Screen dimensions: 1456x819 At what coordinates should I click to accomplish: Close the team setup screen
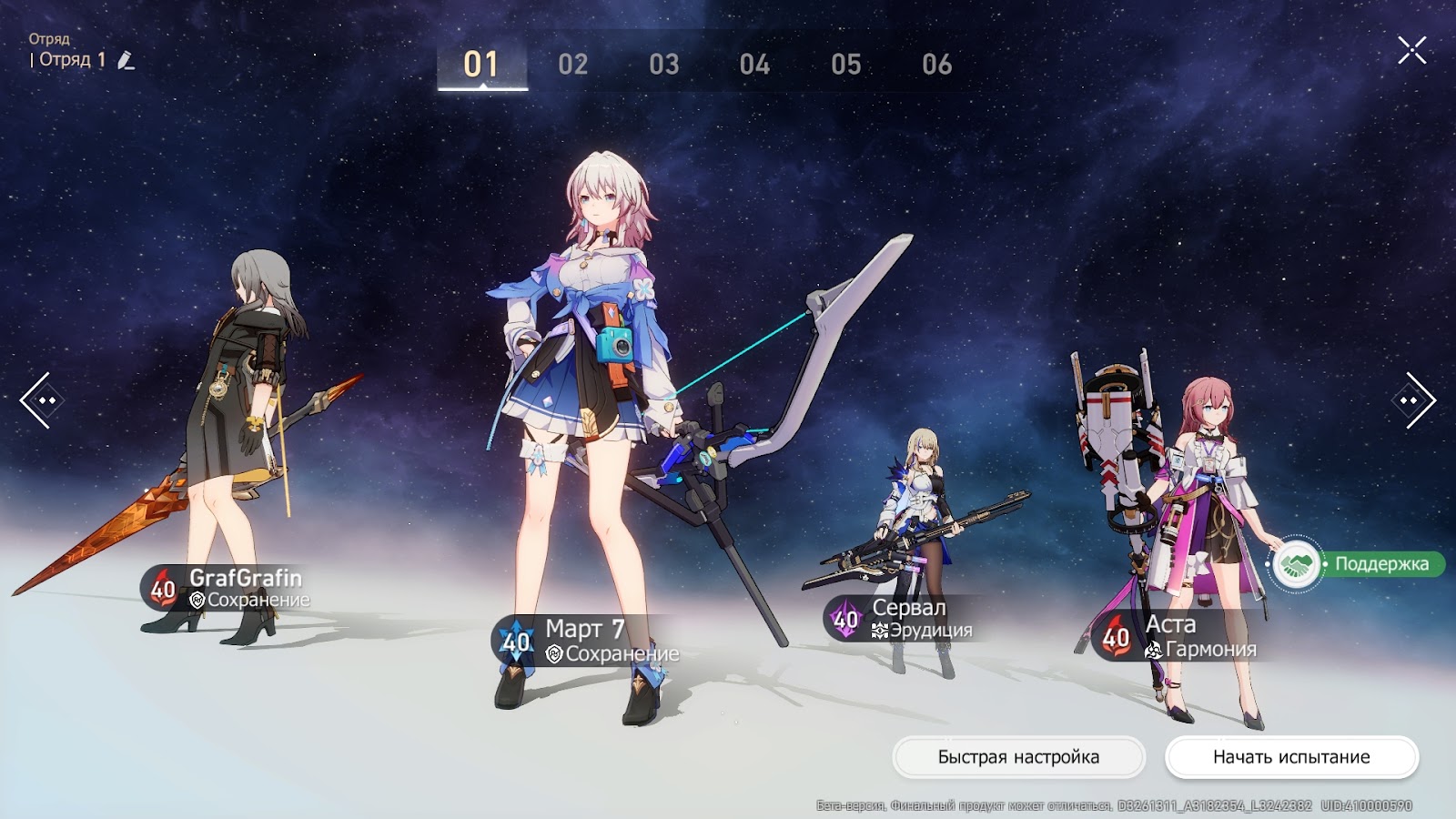(x=1411, y=50)
